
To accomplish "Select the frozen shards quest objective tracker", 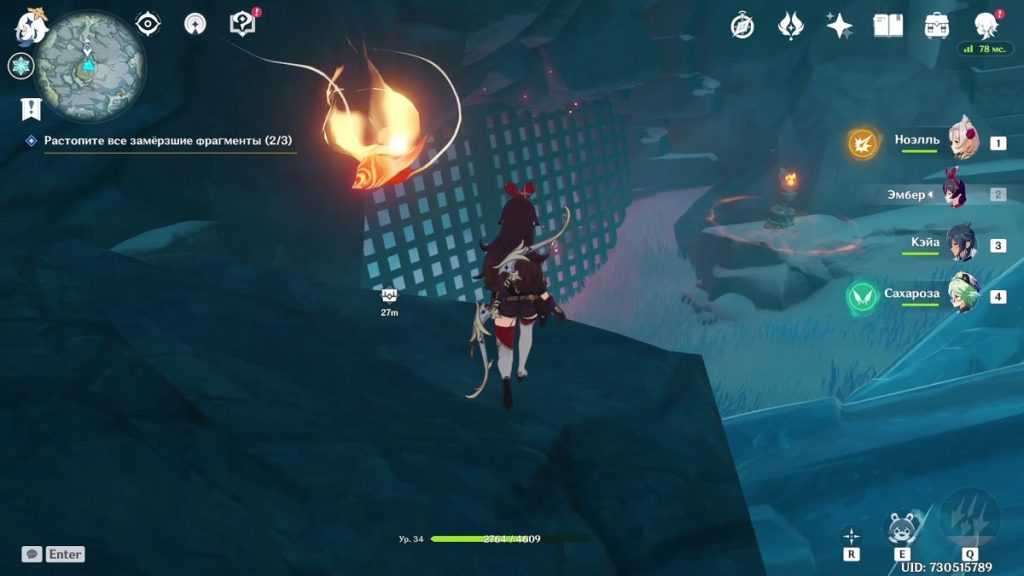I will coord(167,141).
